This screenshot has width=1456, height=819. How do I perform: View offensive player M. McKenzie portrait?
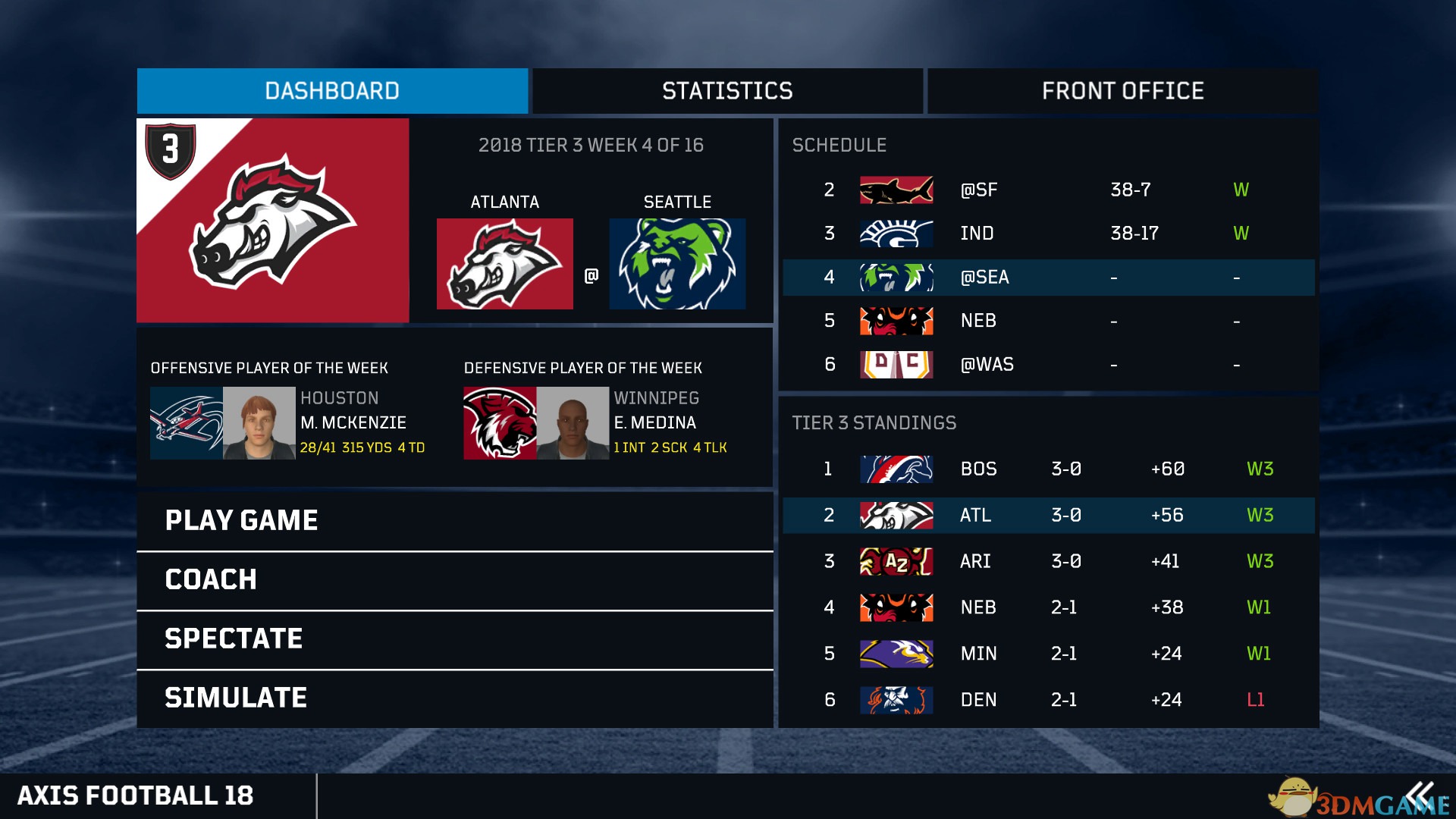point(259,423)
